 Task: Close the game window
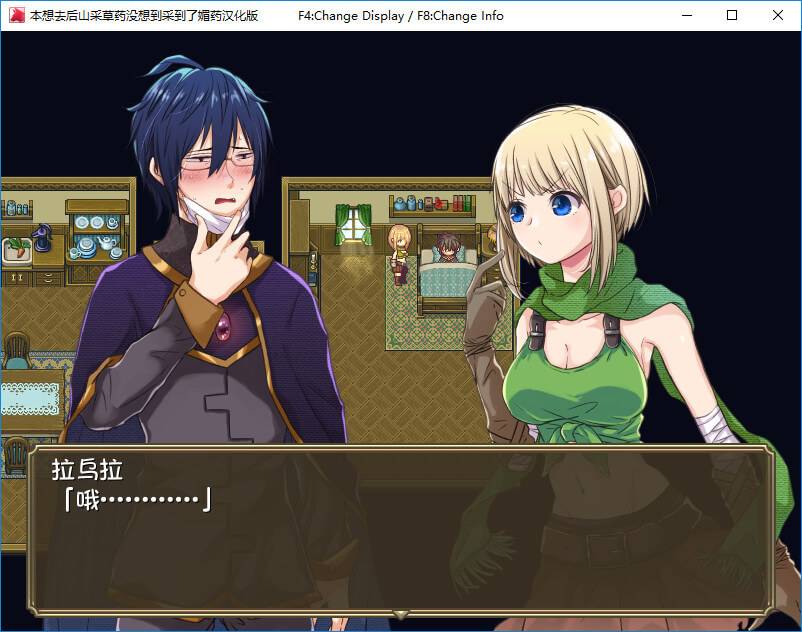coord(778,15)
